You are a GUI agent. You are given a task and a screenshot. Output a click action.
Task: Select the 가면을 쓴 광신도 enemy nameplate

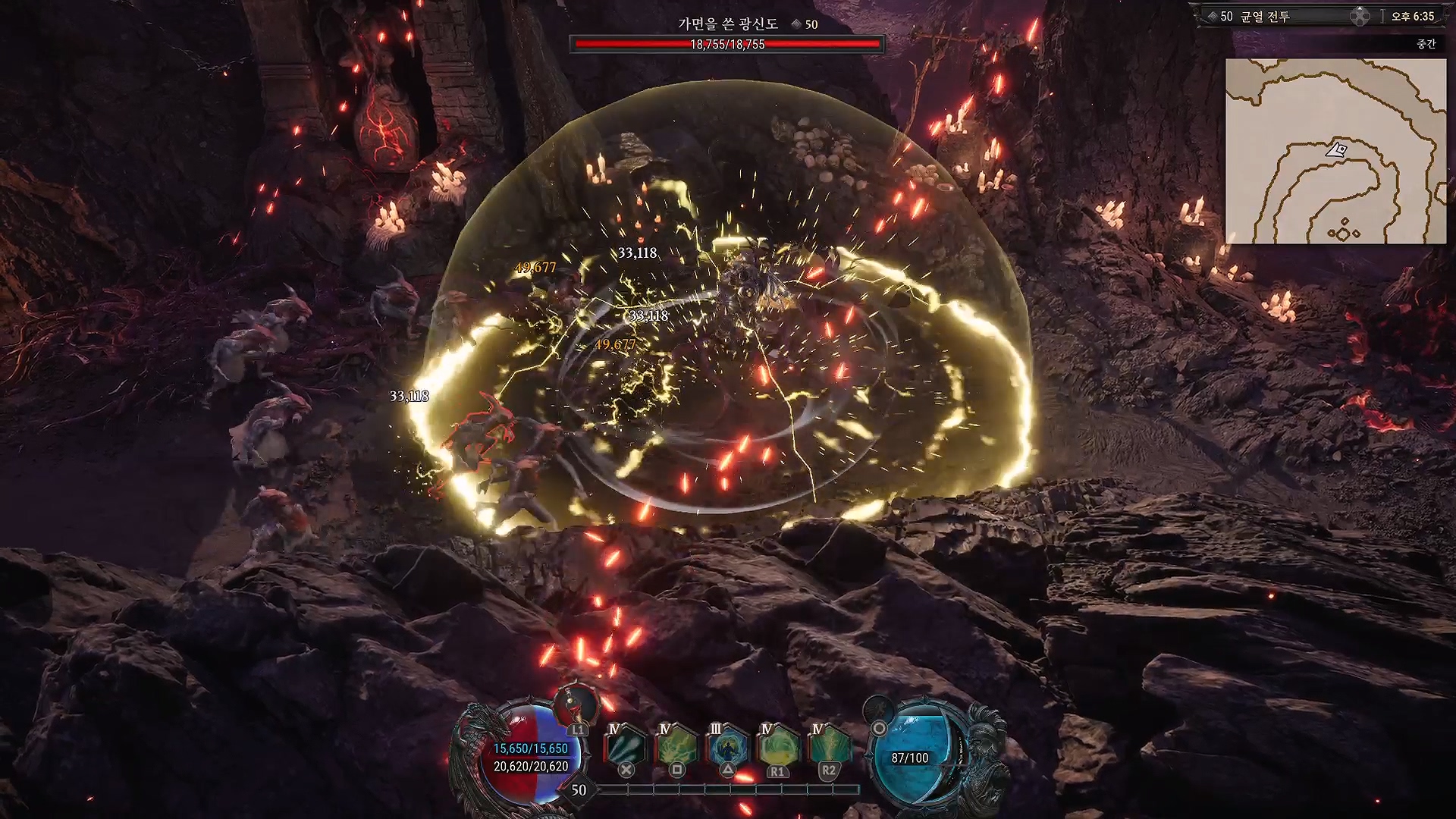[x=728, y=24]
